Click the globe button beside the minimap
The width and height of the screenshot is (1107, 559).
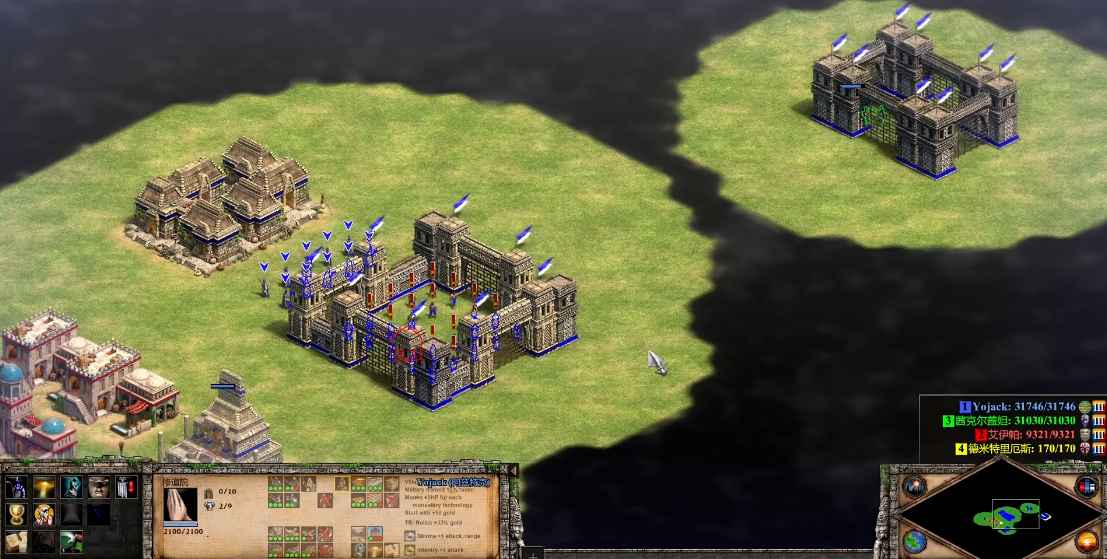click(915, 542)
